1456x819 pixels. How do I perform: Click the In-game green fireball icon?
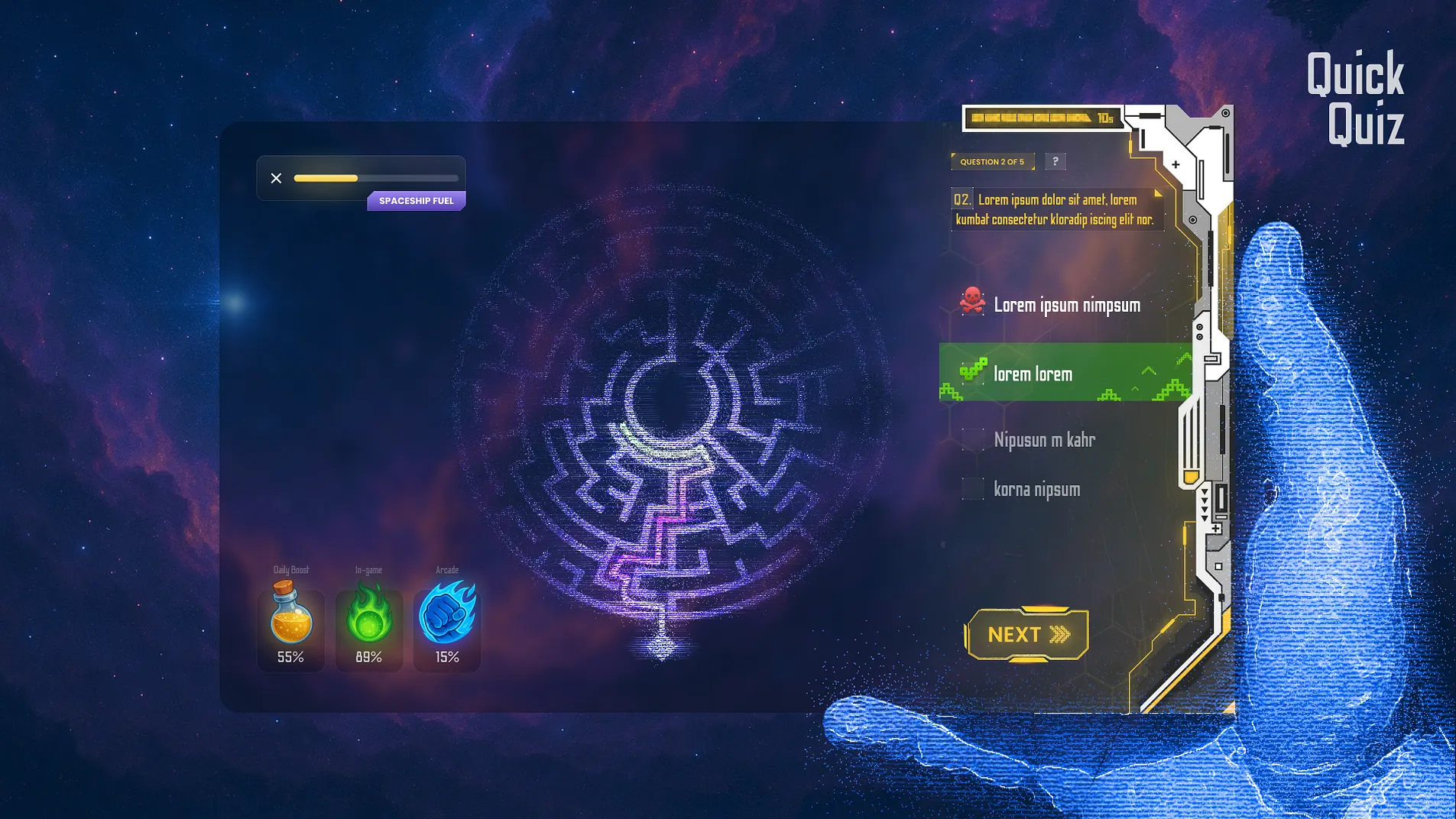tap(369, 611)
